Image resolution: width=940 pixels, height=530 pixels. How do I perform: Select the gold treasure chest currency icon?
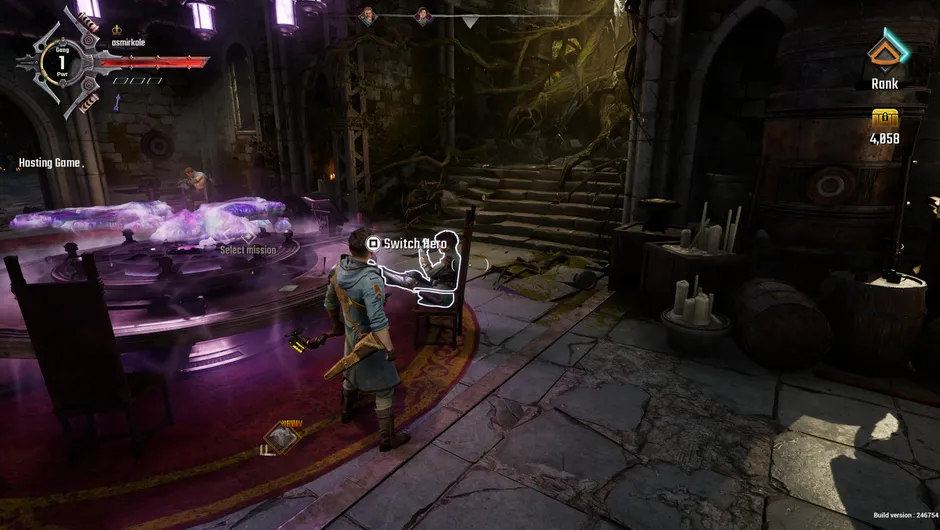pyautogui.click(x=884, y=117)
